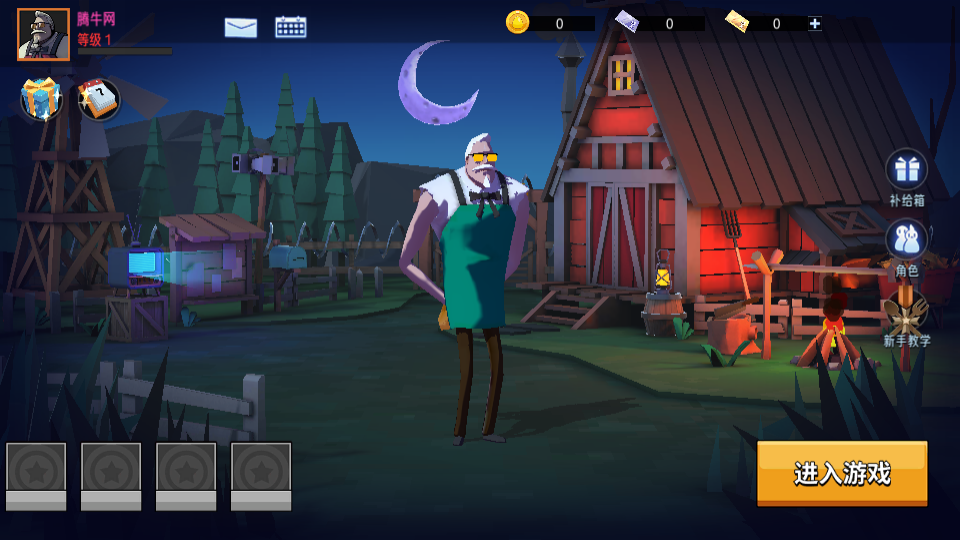Open the player avatar profile
This screenshot has height=540, width=960.
pos(43,35)
